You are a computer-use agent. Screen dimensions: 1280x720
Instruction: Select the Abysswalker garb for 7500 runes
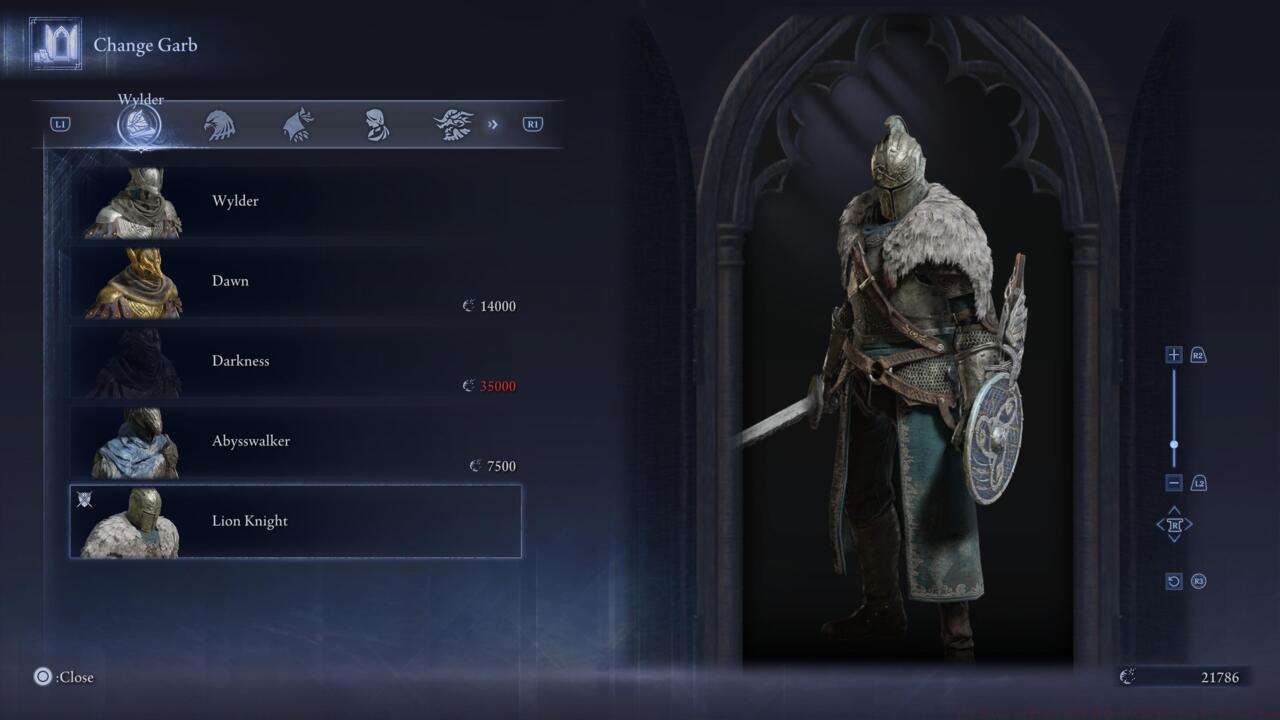[x=295, y=441]
